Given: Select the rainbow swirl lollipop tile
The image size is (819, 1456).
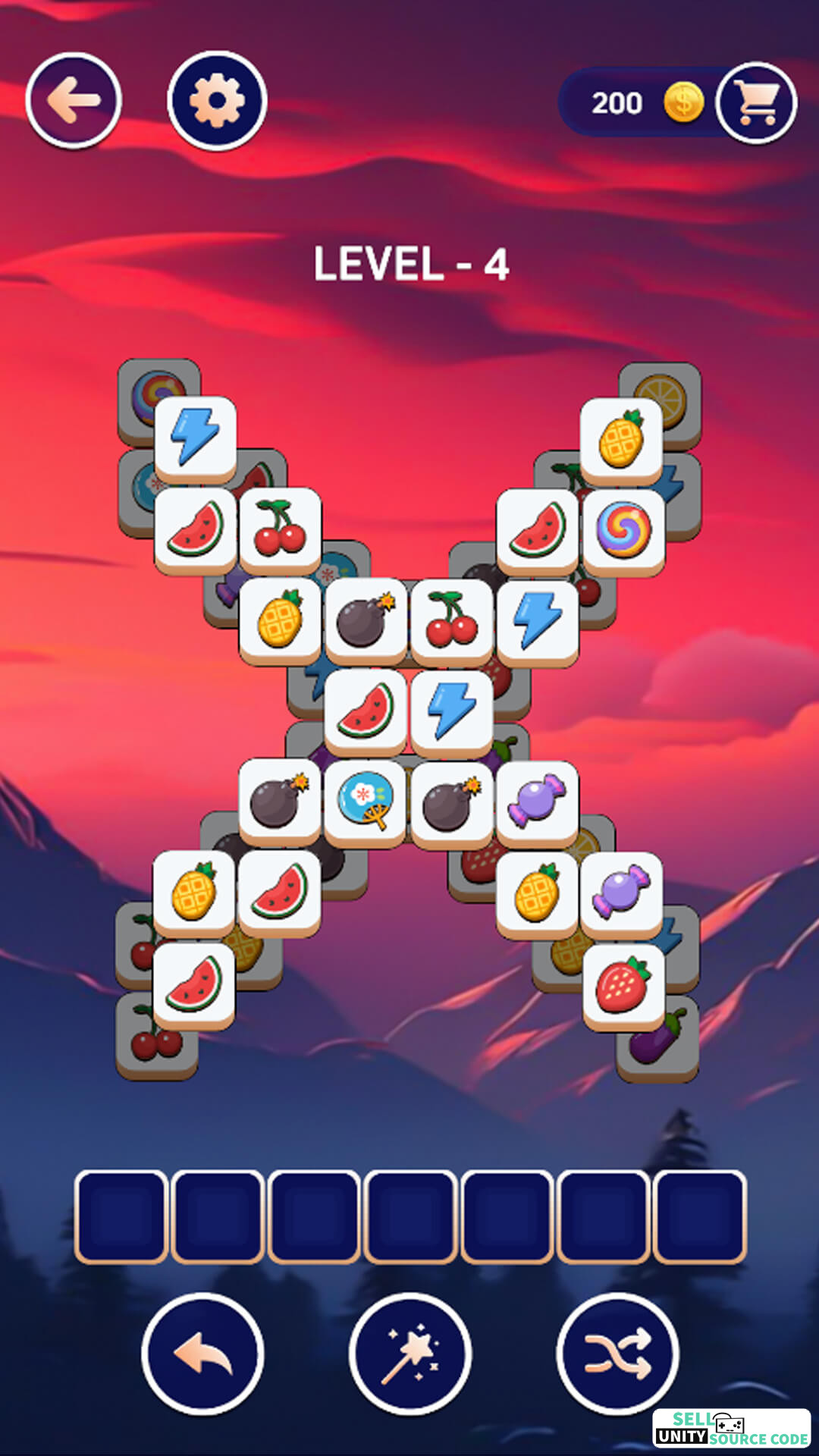Looking at the screenshot, I should pos(623,530).
